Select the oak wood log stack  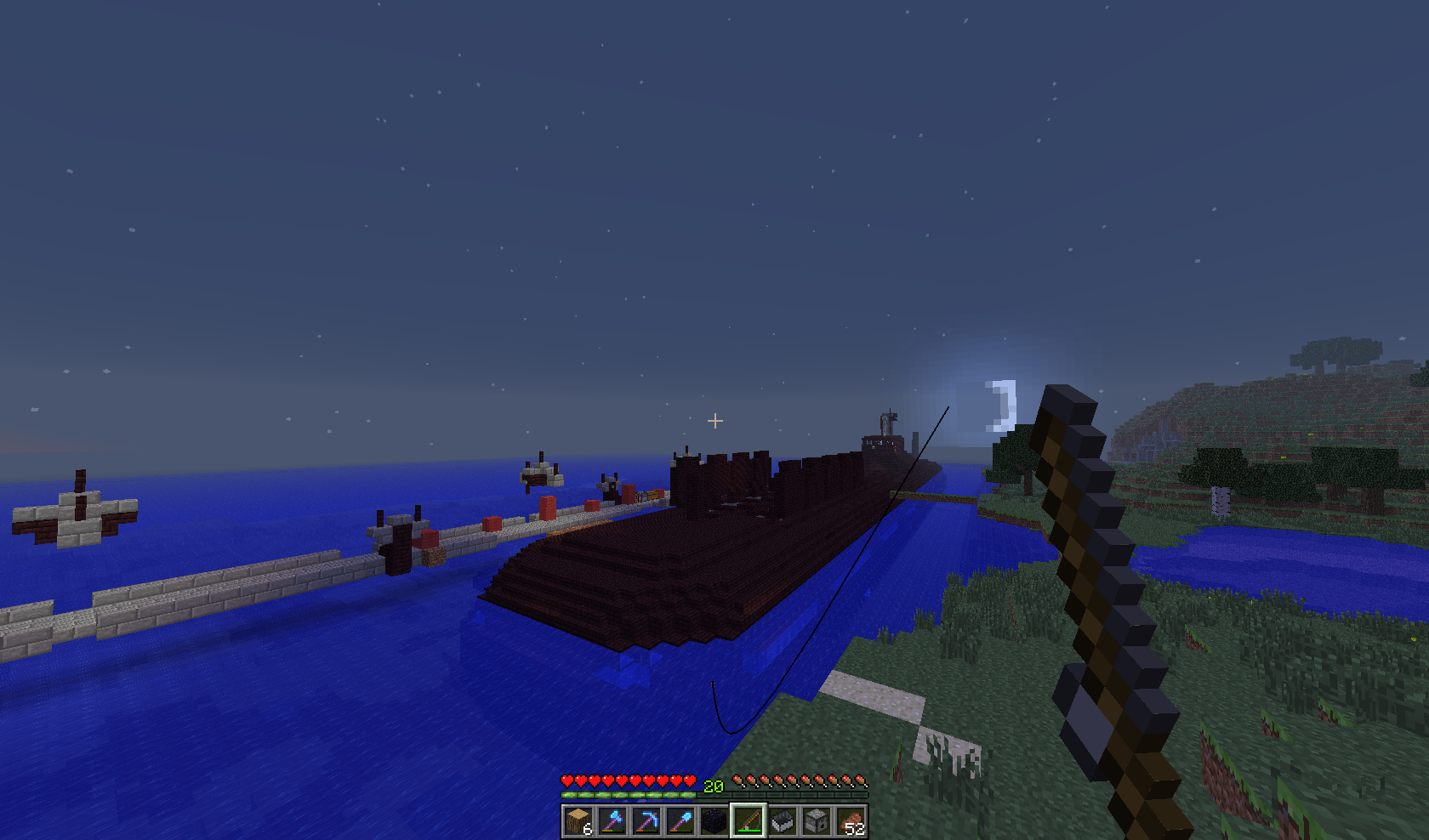coord(578,821)
